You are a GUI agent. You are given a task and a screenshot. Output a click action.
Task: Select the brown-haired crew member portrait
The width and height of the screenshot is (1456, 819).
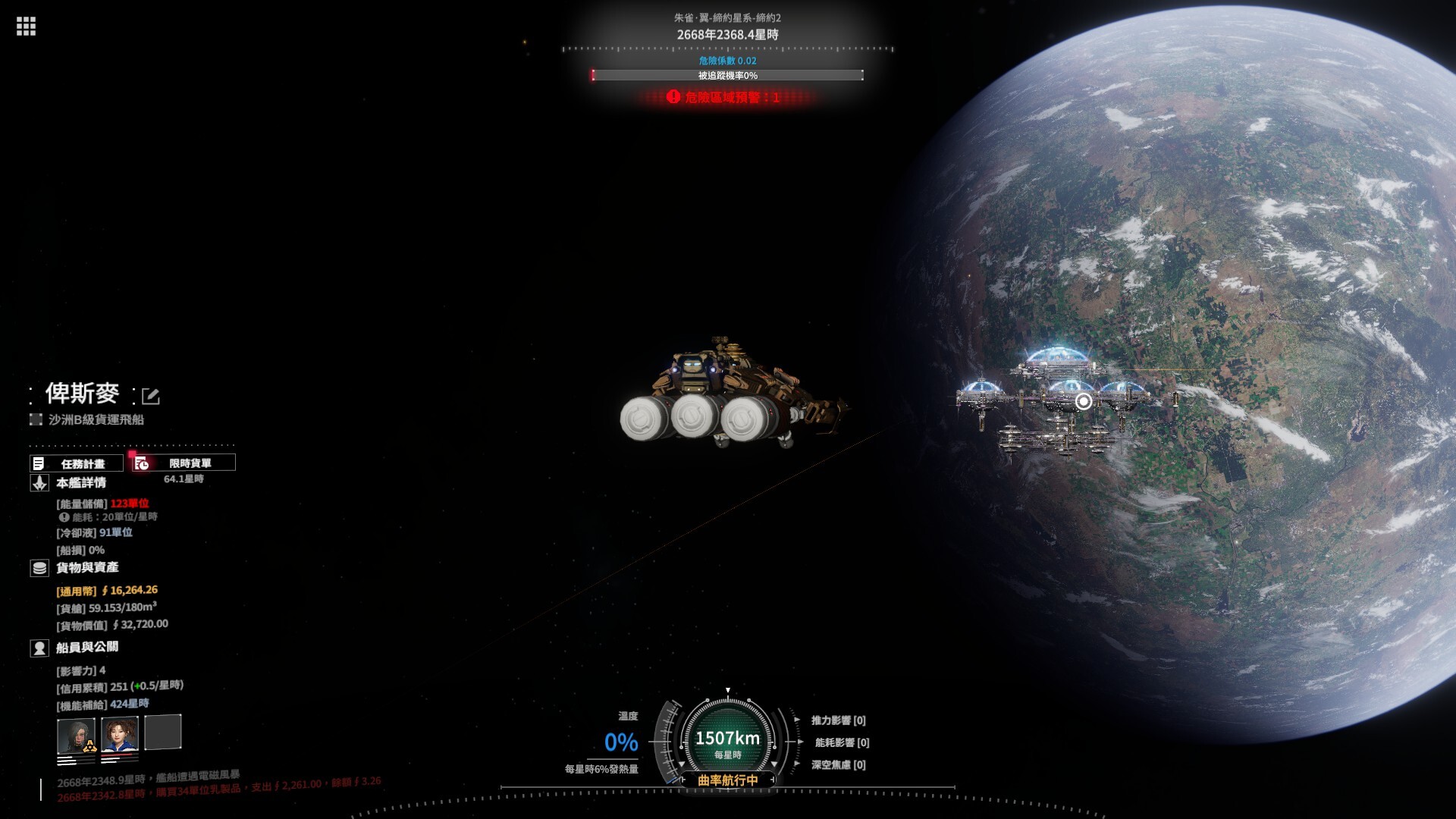click(120, 734)
